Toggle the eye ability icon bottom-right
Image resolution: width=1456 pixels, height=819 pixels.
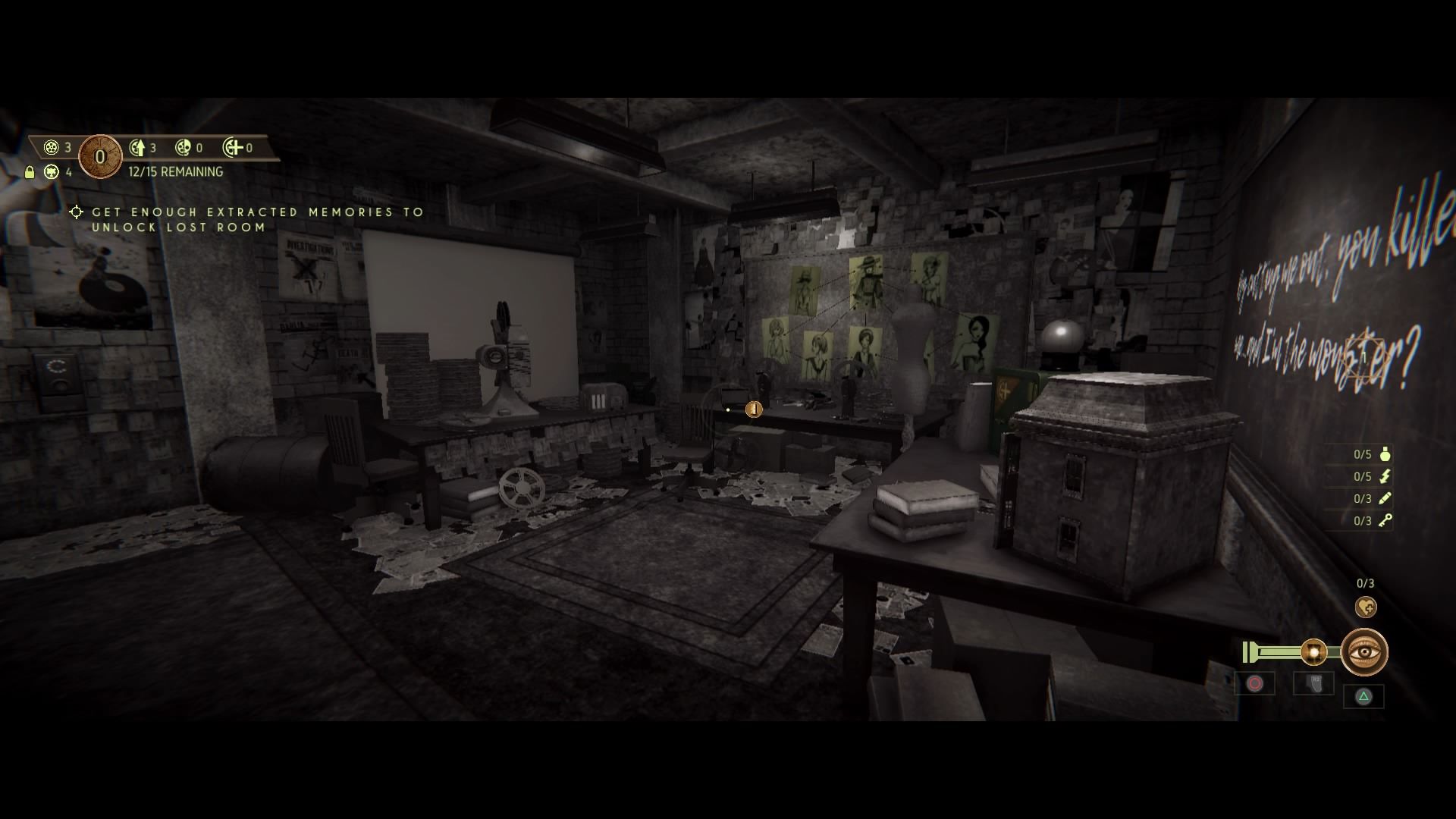[1365, 651]
